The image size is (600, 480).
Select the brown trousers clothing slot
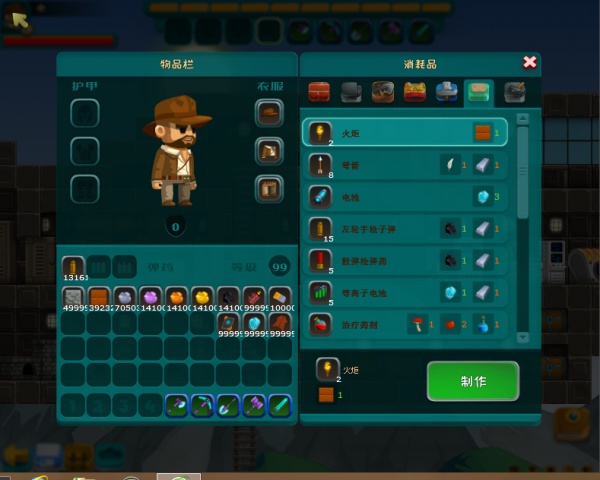coord(268,187)
